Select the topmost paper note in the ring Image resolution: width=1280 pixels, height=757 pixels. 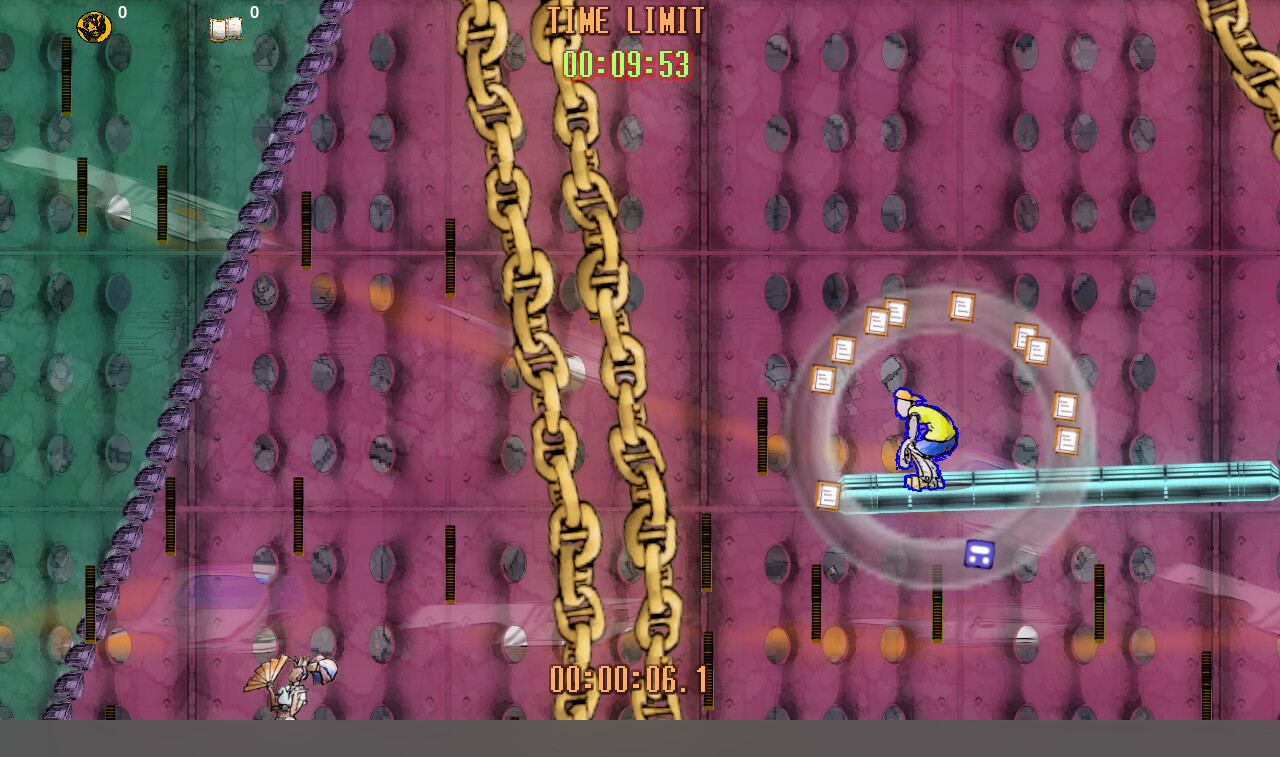[962, 307]
